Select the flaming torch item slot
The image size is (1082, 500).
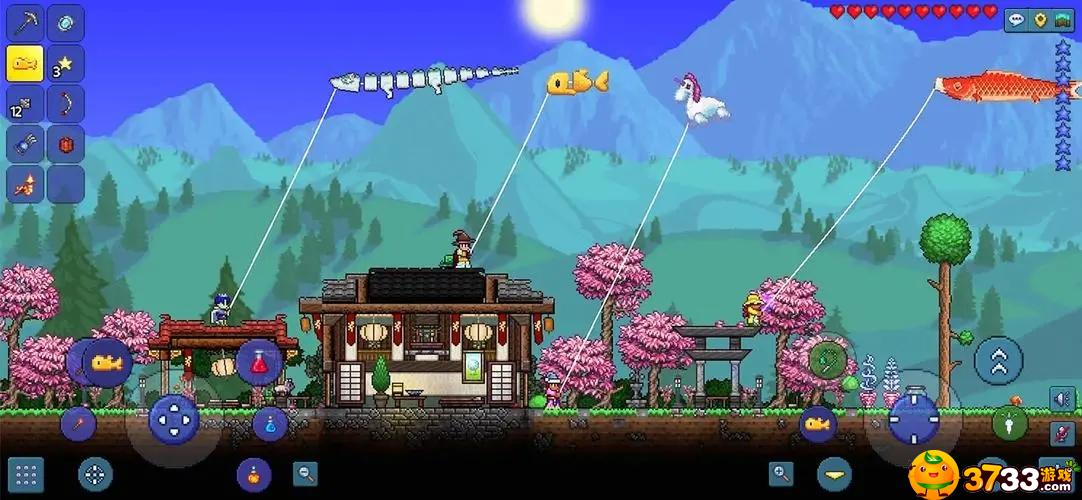click(x=25, y=184)
